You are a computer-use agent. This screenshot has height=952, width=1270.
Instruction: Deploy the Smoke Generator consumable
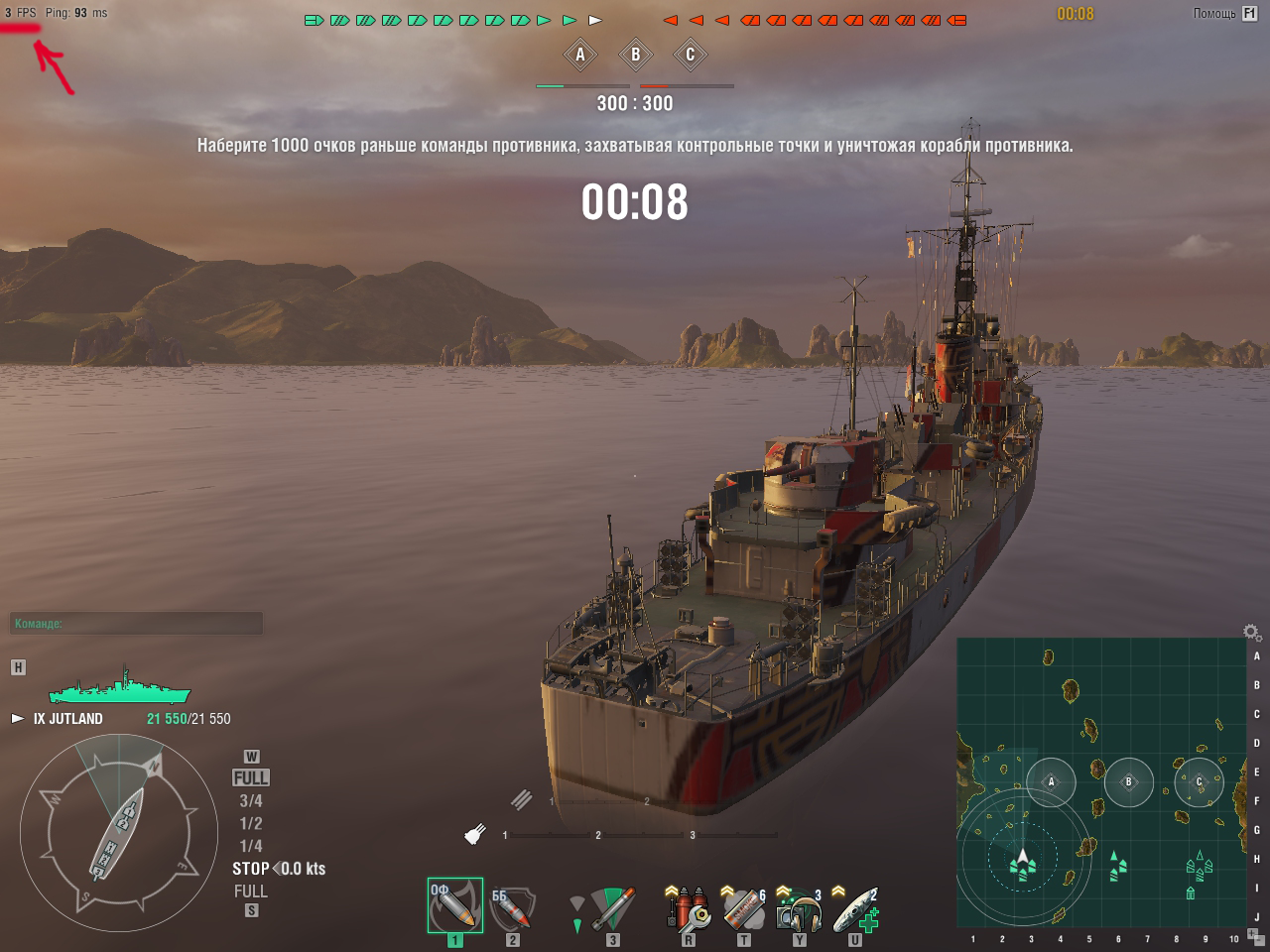point(743,907)
